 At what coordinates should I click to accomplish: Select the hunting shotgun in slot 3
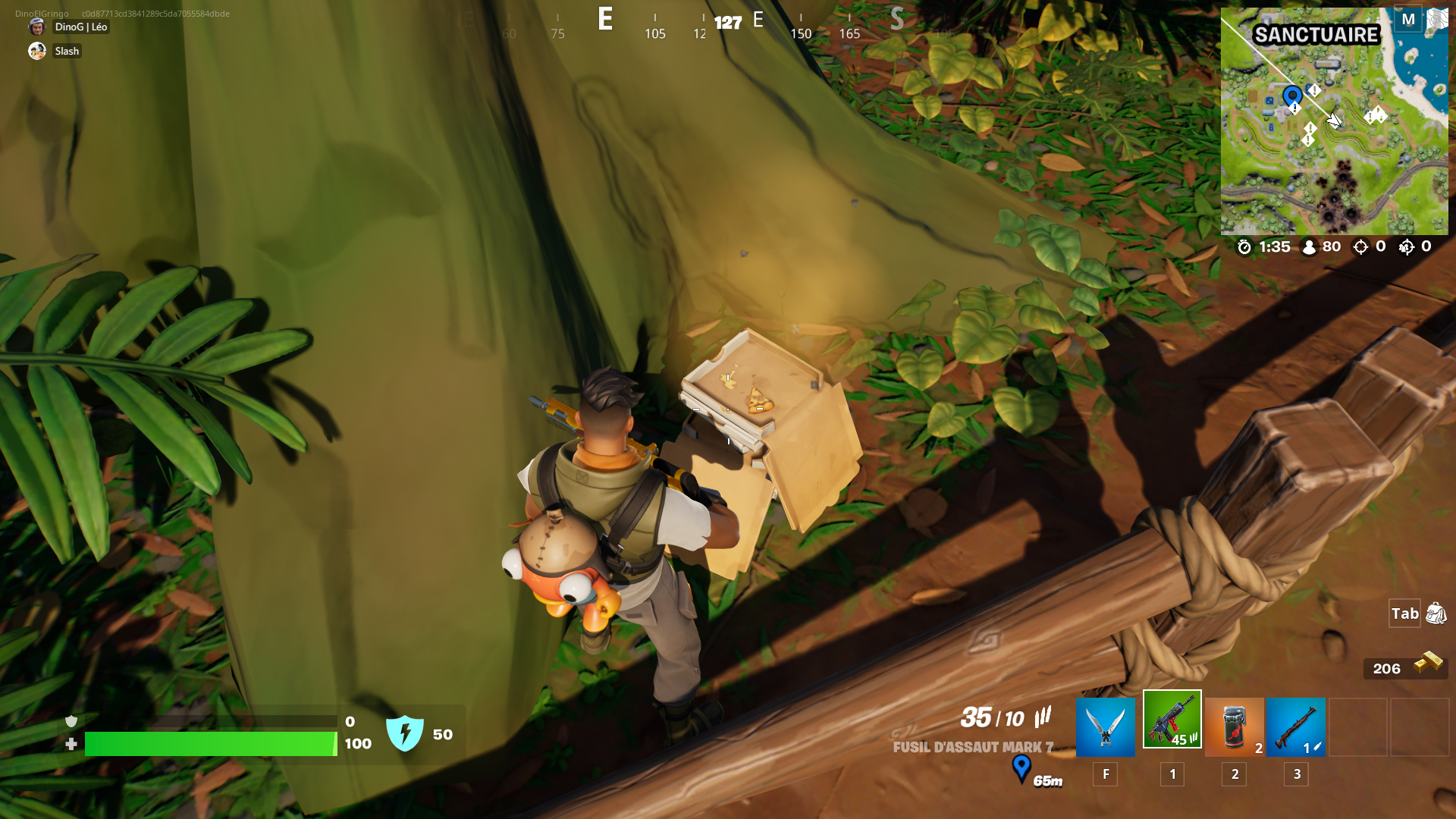point(1297,726)
